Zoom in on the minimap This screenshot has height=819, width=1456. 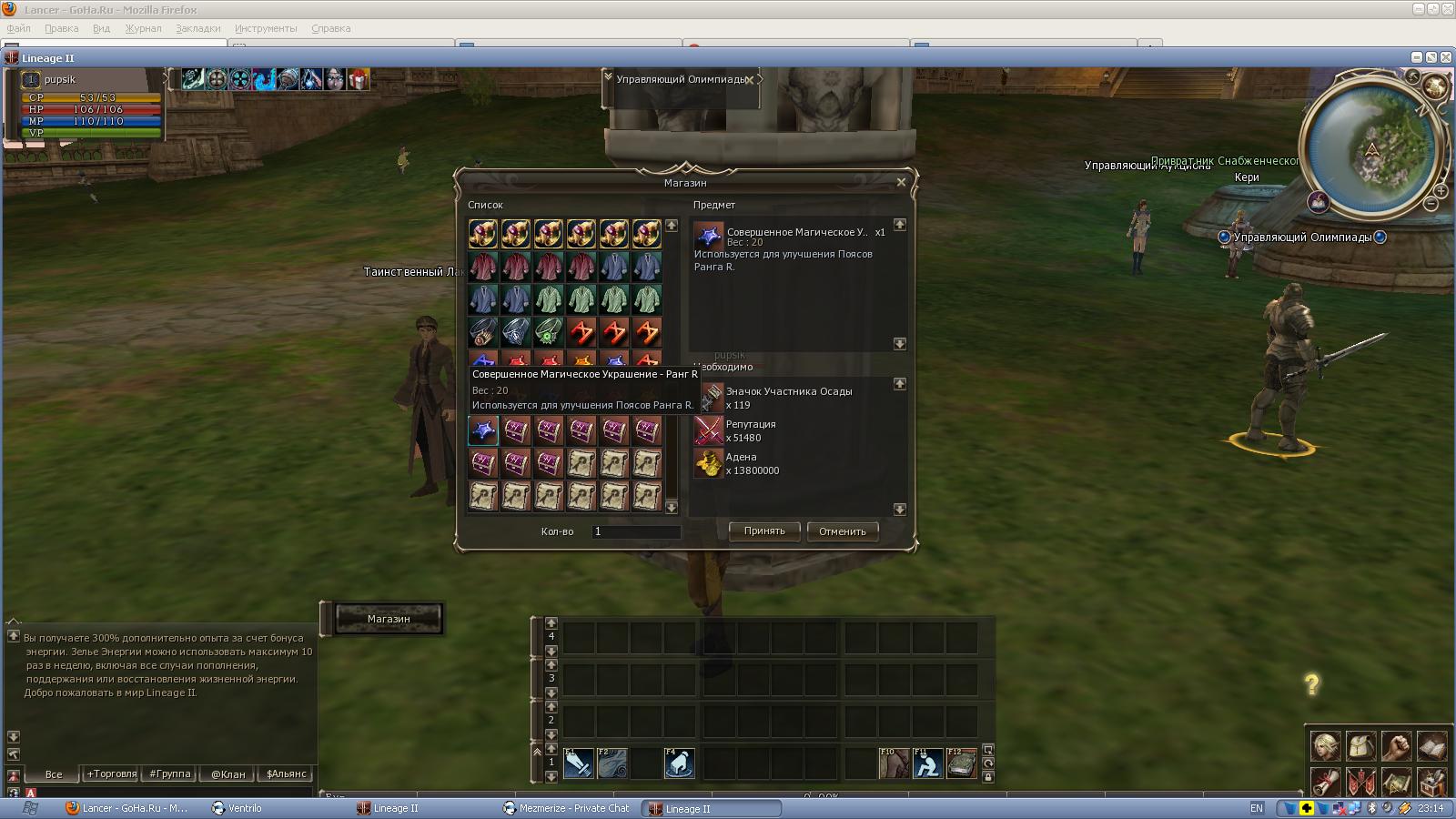pyautogui.click(x=1441, y=192)
